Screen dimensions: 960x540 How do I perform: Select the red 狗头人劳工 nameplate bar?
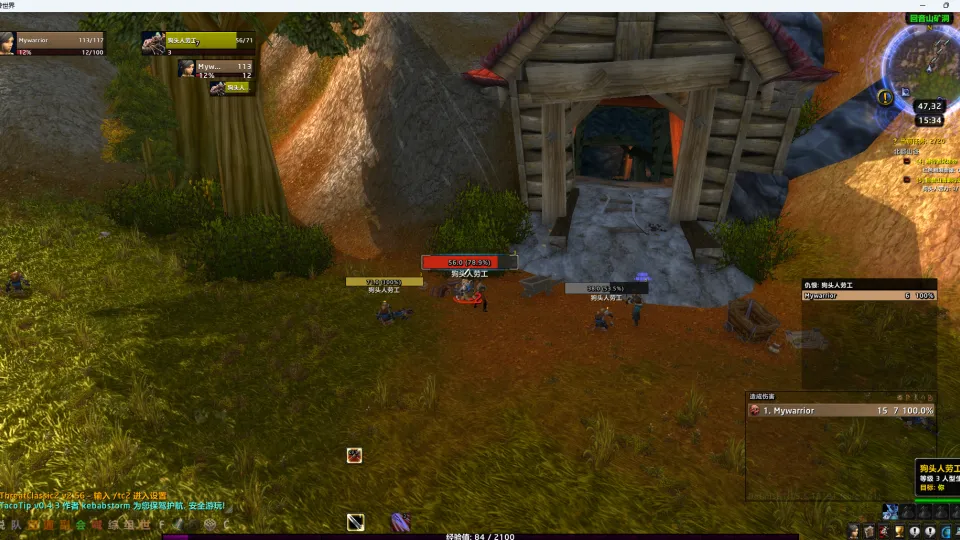pos(469,262)
